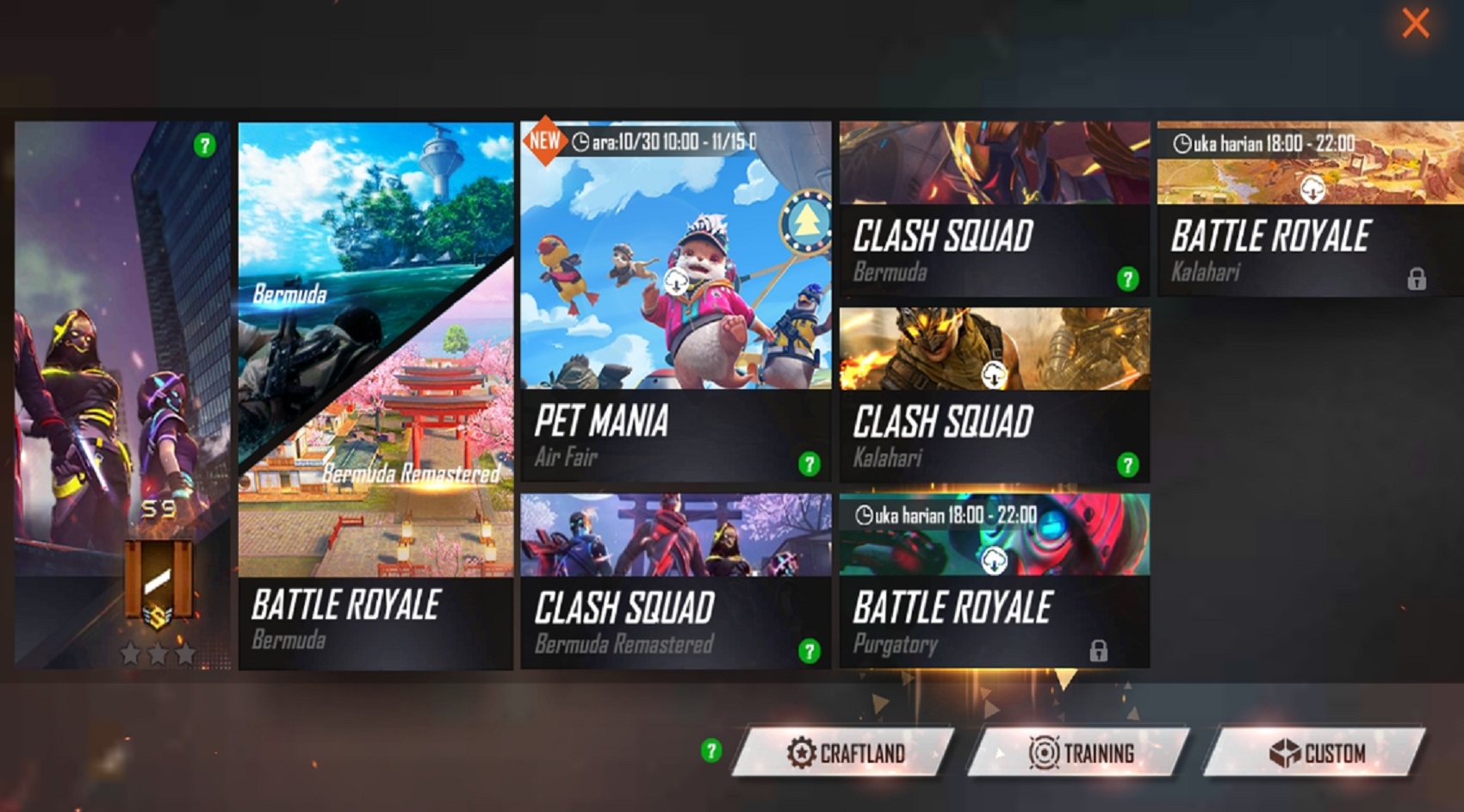The image size is (1464, 812).
Task: Show help for Pet Mania mode
Action: click(809, 465)
